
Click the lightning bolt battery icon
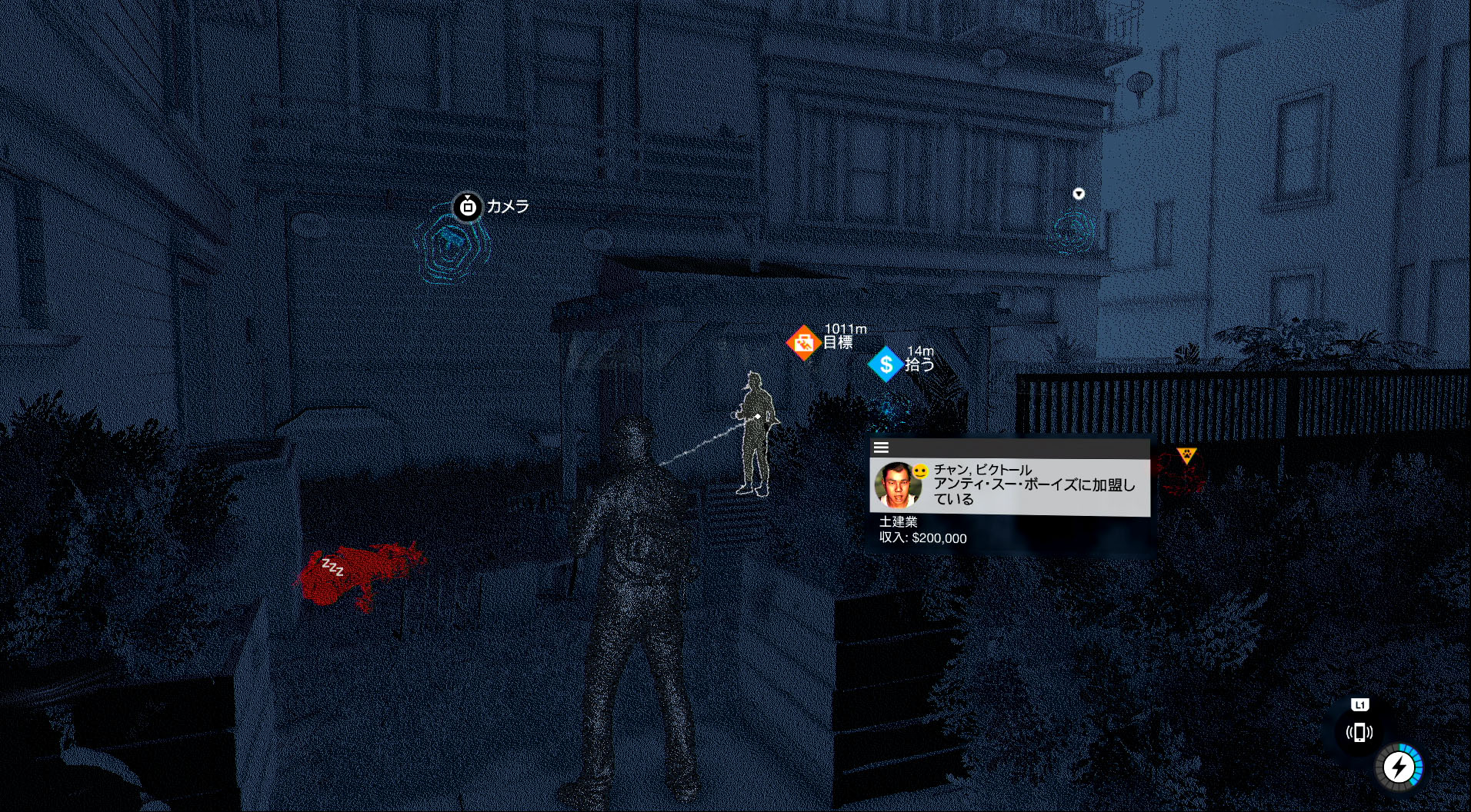1398,767
